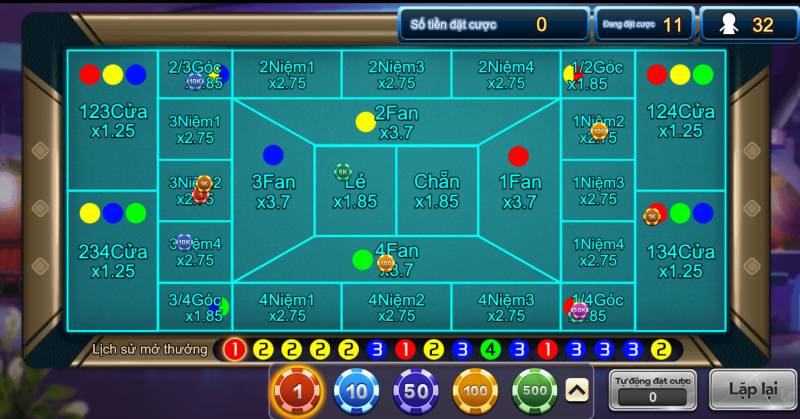The height and width of the screenshot is (419, 800).
Task: Place a bet on 4Fan
Action: 396,259
